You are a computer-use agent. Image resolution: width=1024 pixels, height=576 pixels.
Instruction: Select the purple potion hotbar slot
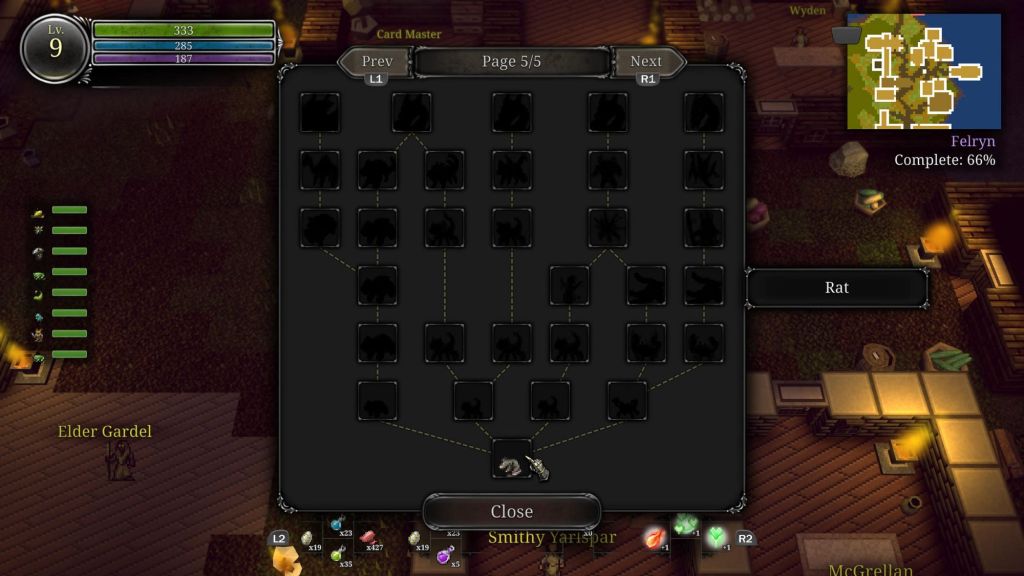(x=443, y=556)
